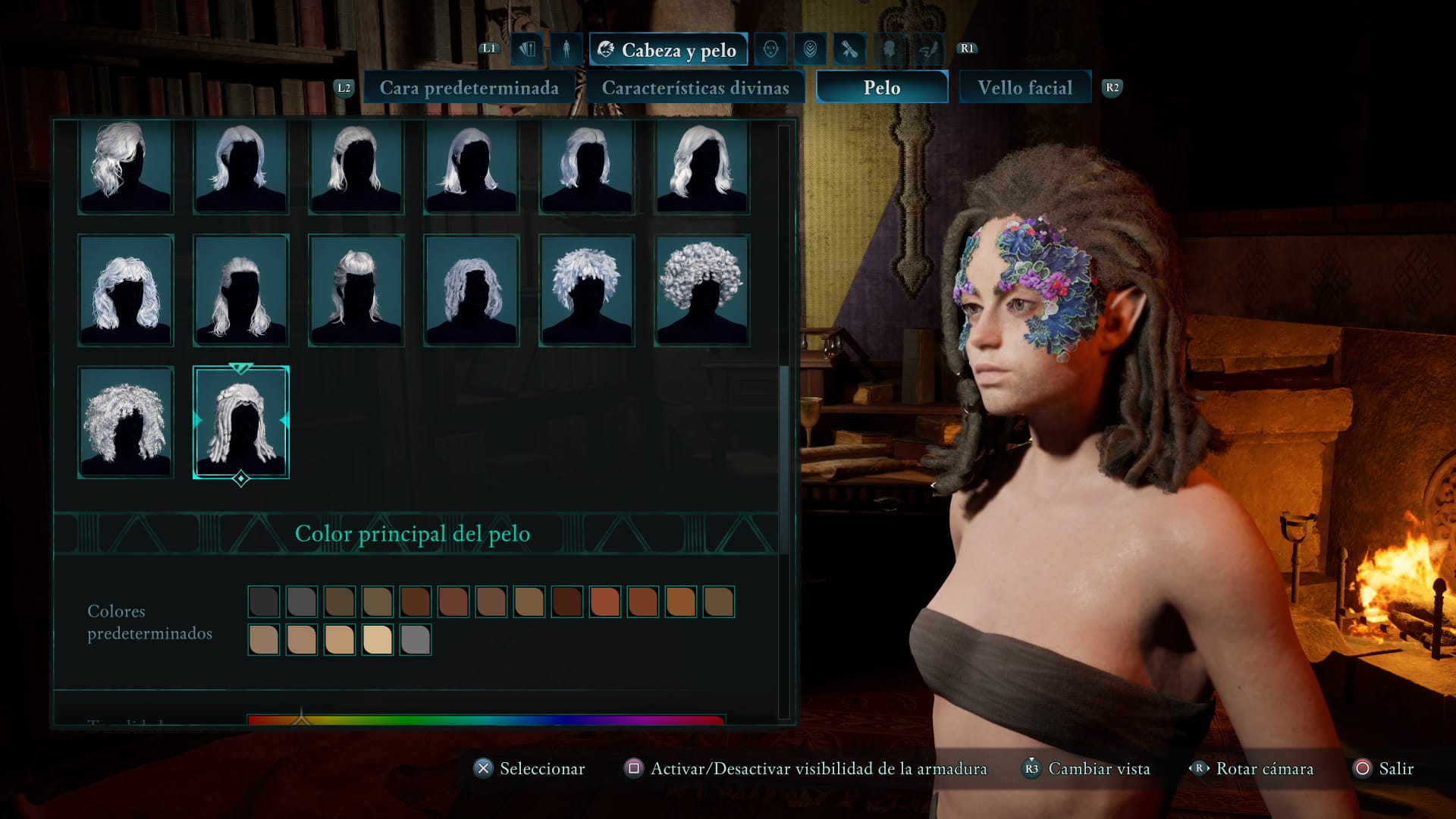Image resolution: width=1456 pixels, height=819 pixels.
Task: Select the white afro hairstyle thumbnail
Action: (x=700, y=290)
